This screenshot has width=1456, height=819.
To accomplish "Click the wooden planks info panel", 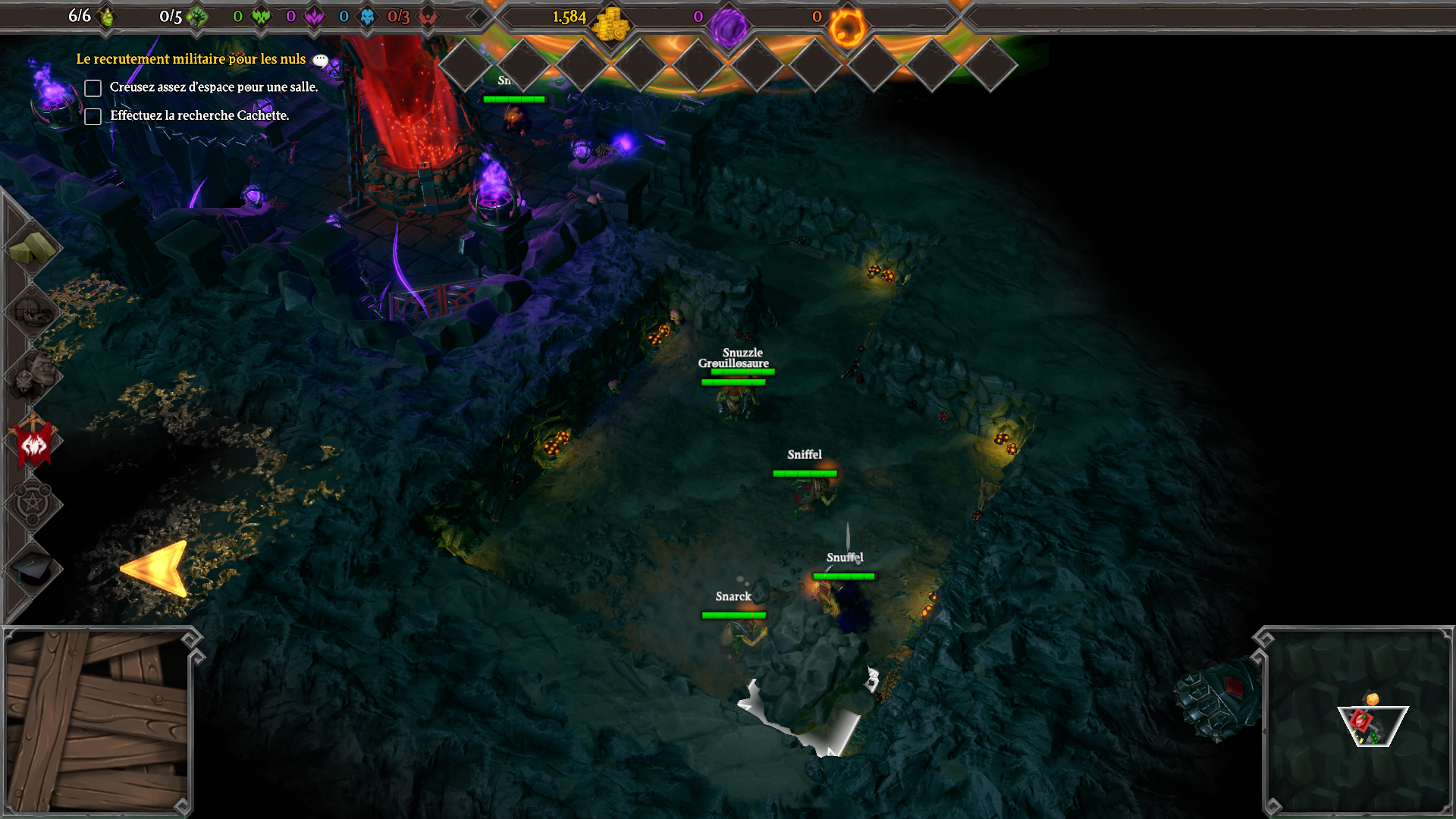I will (x=97, y=722).
